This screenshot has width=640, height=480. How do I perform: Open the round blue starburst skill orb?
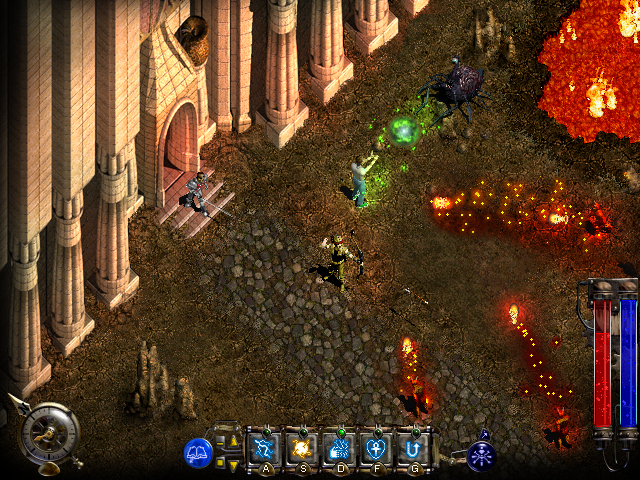point(482,456)
